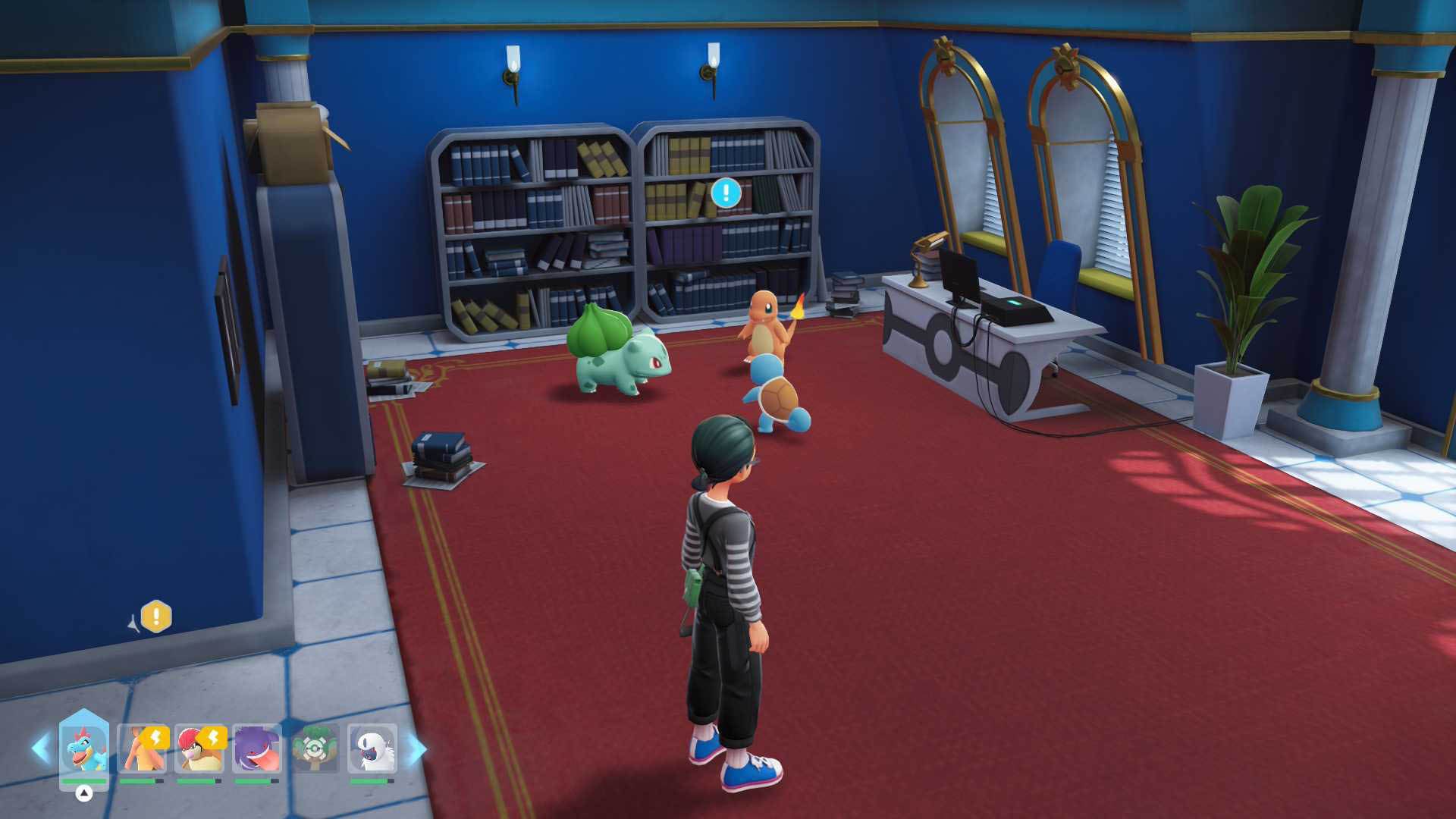Choose Absol from the party bar

pos(372,748)
